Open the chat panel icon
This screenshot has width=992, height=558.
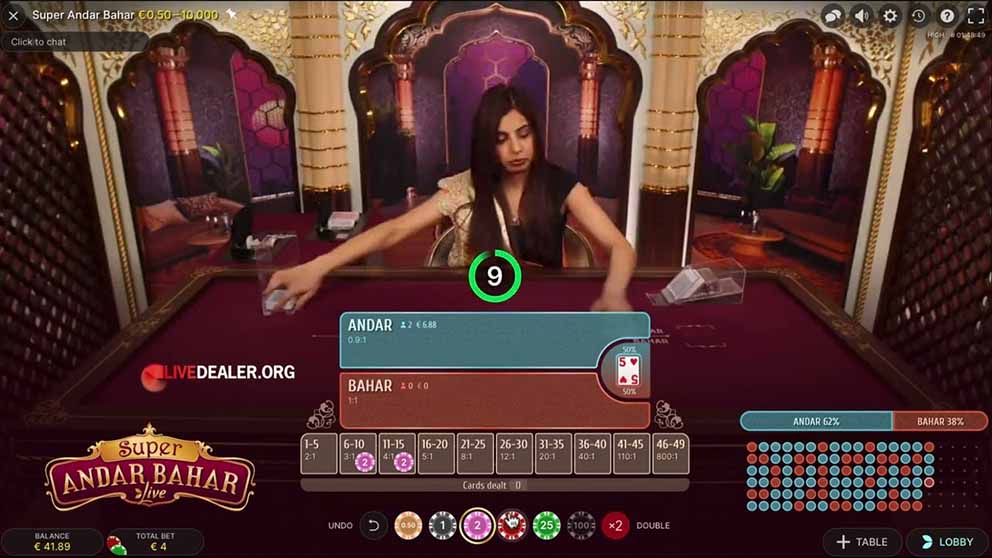click(x=832, y=15)
